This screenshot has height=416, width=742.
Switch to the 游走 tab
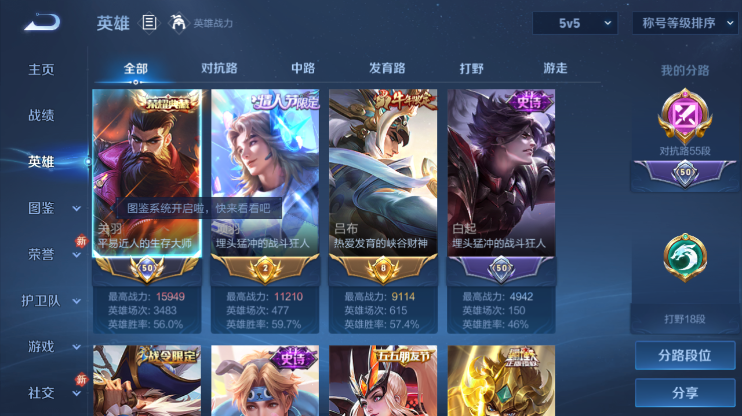tap(555, 69)
